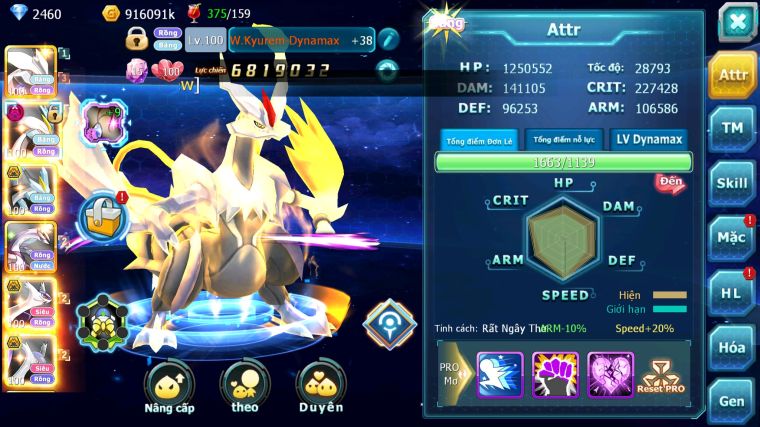The height and width of the screenshot is (427, 760).
Task: Select the Mặc side tab
Action: (x=733, y=237)
